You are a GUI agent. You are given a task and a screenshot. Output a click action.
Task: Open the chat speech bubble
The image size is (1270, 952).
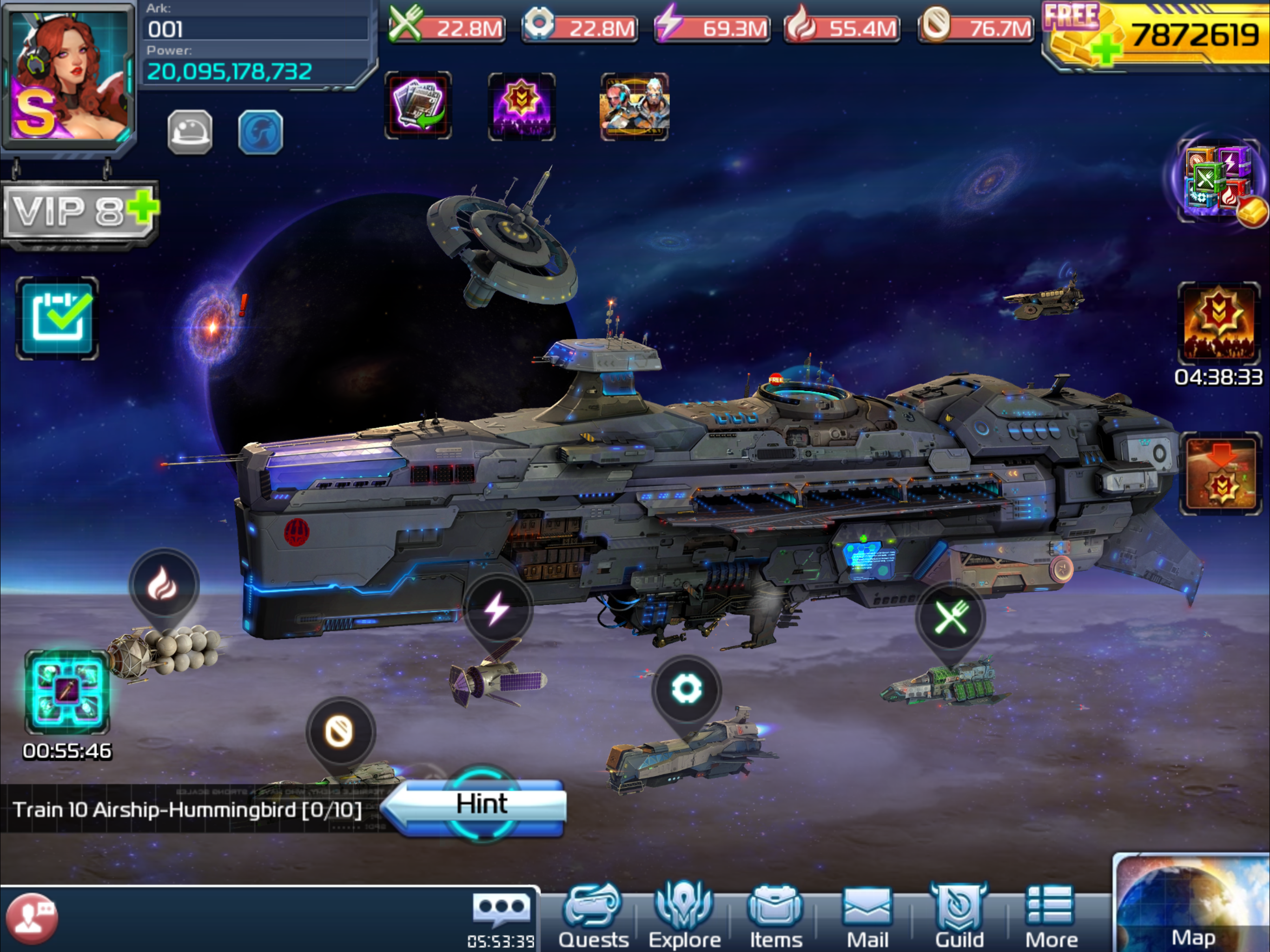tap(501, 908)
